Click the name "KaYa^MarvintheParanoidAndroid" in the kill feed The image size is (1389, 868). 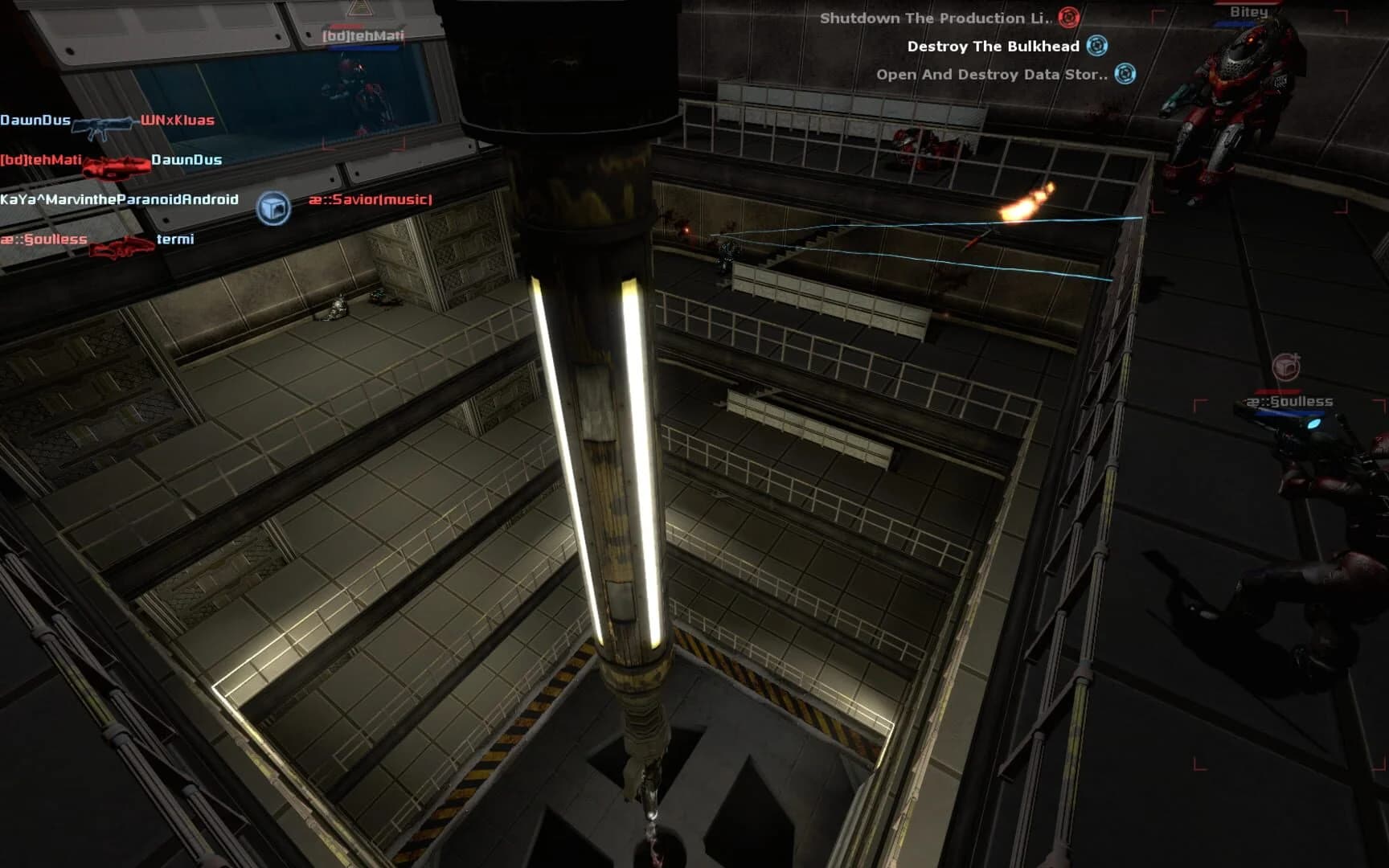point(117,201)
